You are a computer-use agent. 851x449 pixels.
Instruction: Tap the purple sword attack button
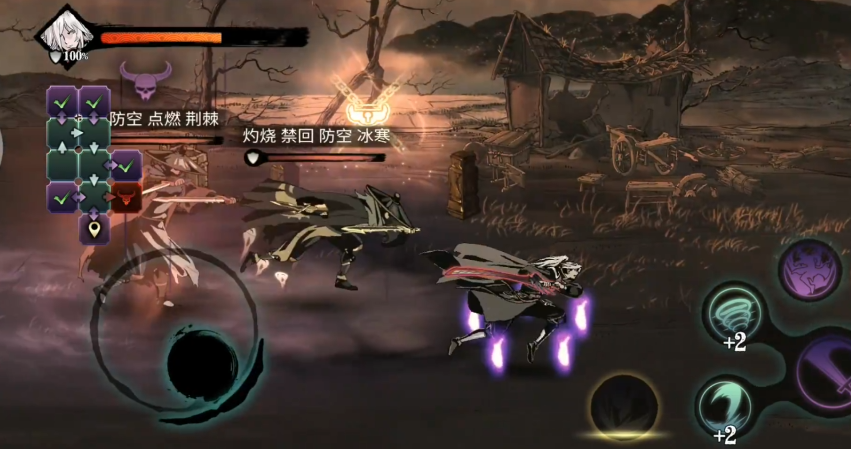point(826,371)
